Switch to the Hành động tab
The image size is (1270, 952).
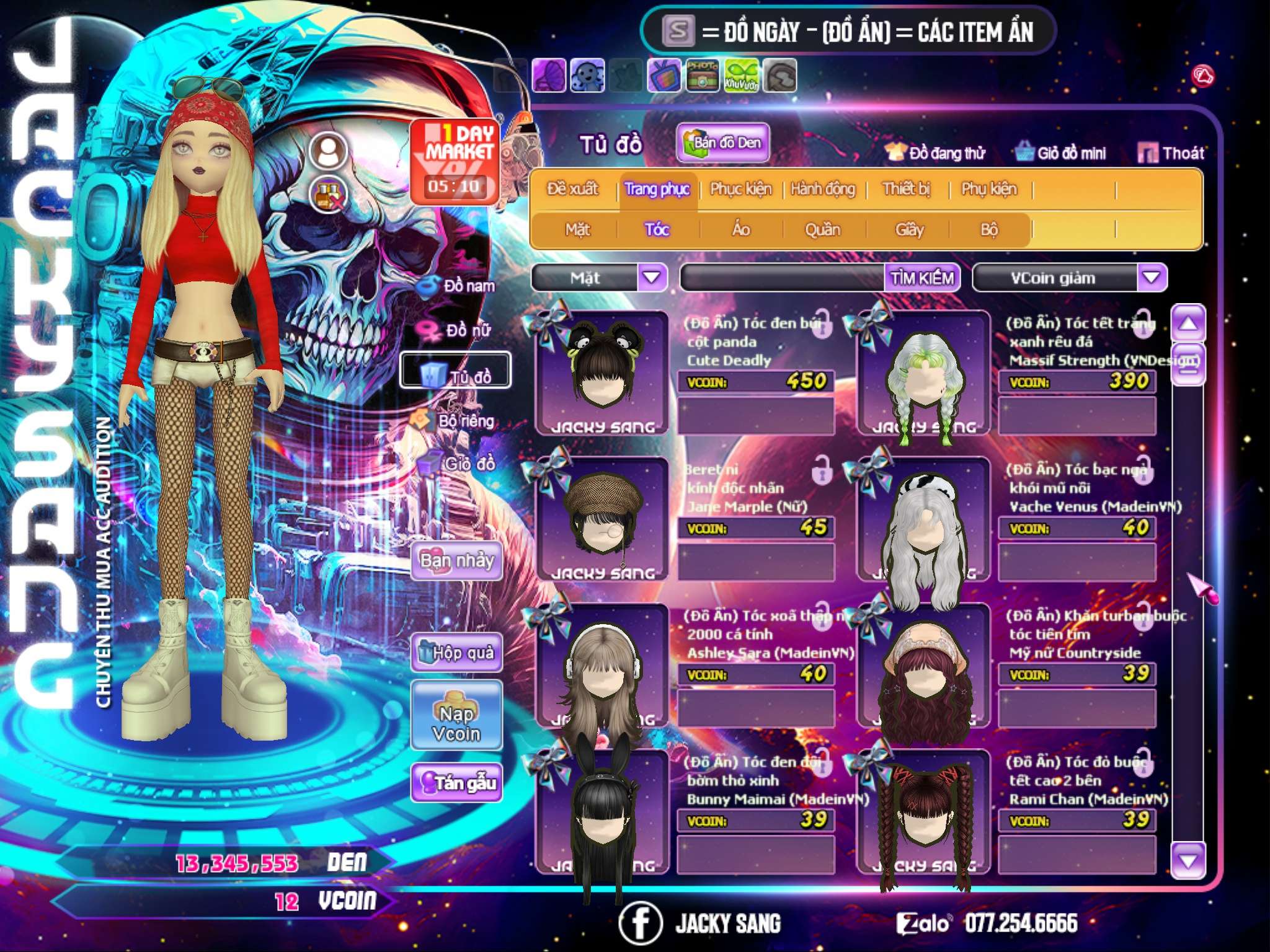click(823, 188)
